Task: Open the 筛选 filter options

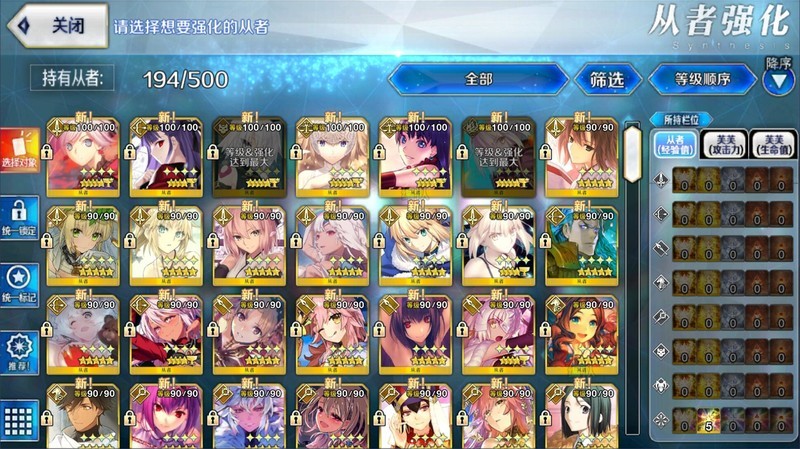Action: point(607,78)
